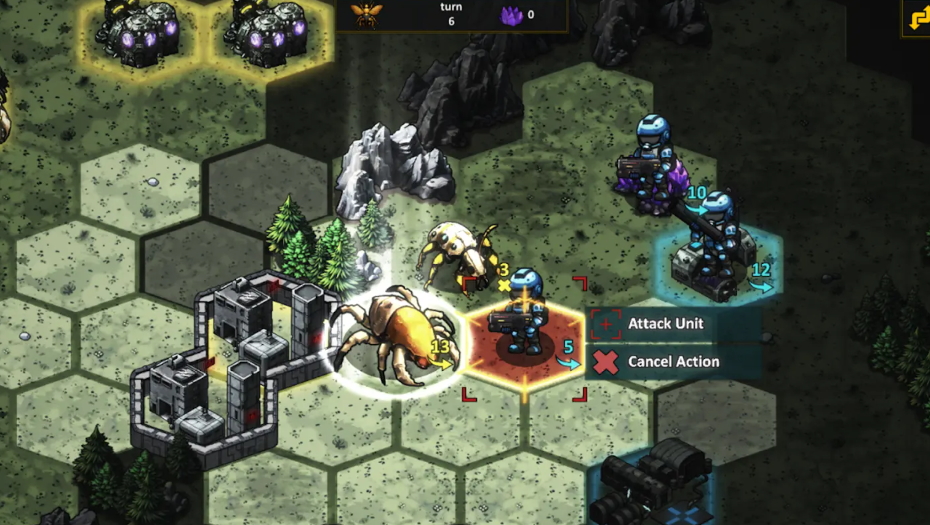Cancel the current action

672,362
